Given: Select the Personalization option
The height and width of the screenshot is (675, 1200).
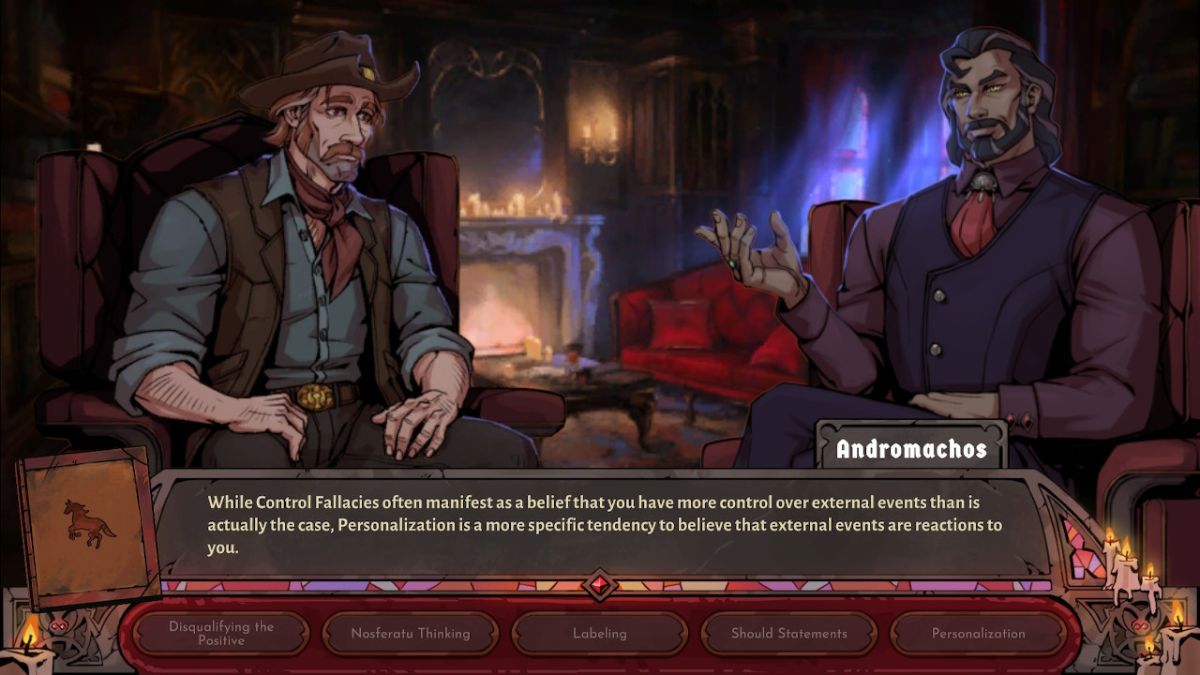Looking at the screenshot, I should pyautogui.click(x=977, y=633).
